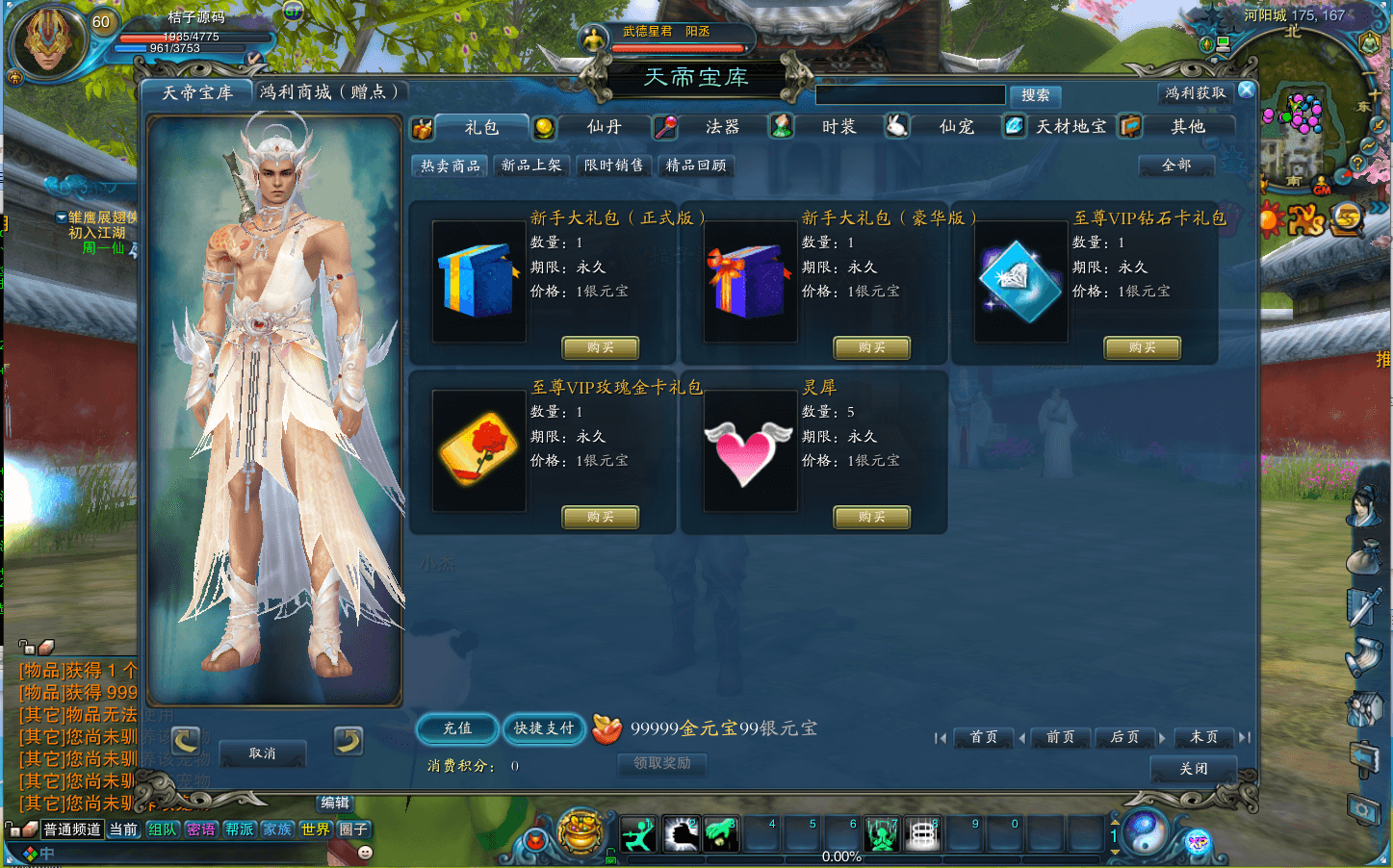
Task: Cancel the outfit preview with 取消
Action: point(262,753)
